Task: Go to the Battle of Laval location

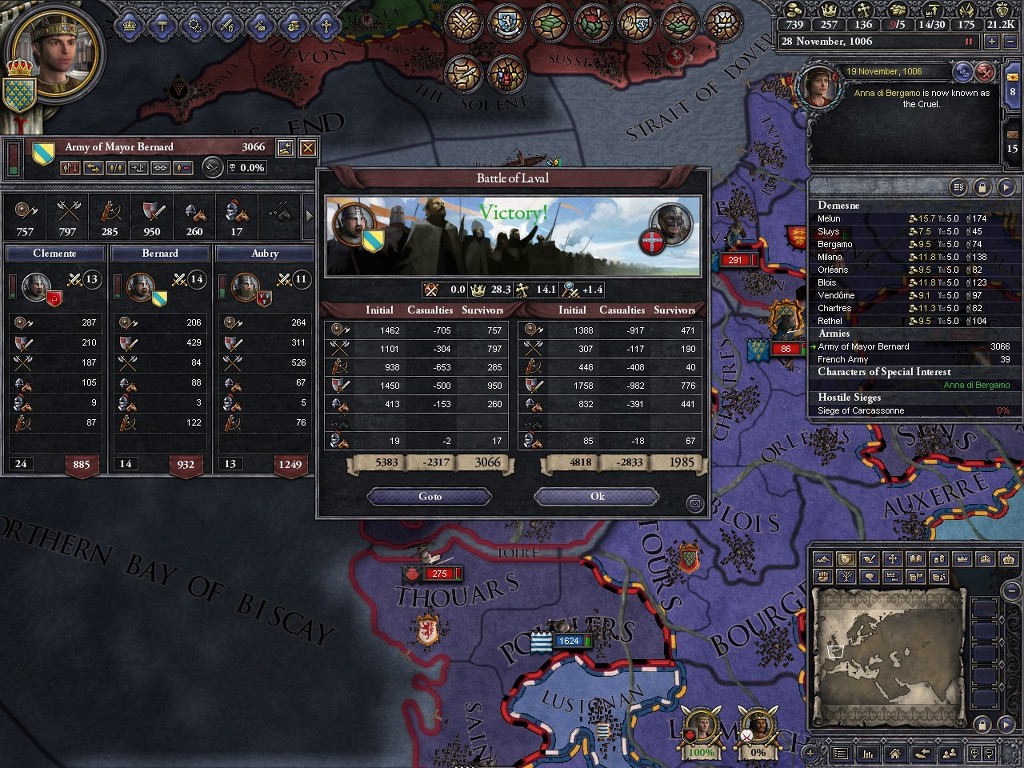Action: click(x=429, y=497)
